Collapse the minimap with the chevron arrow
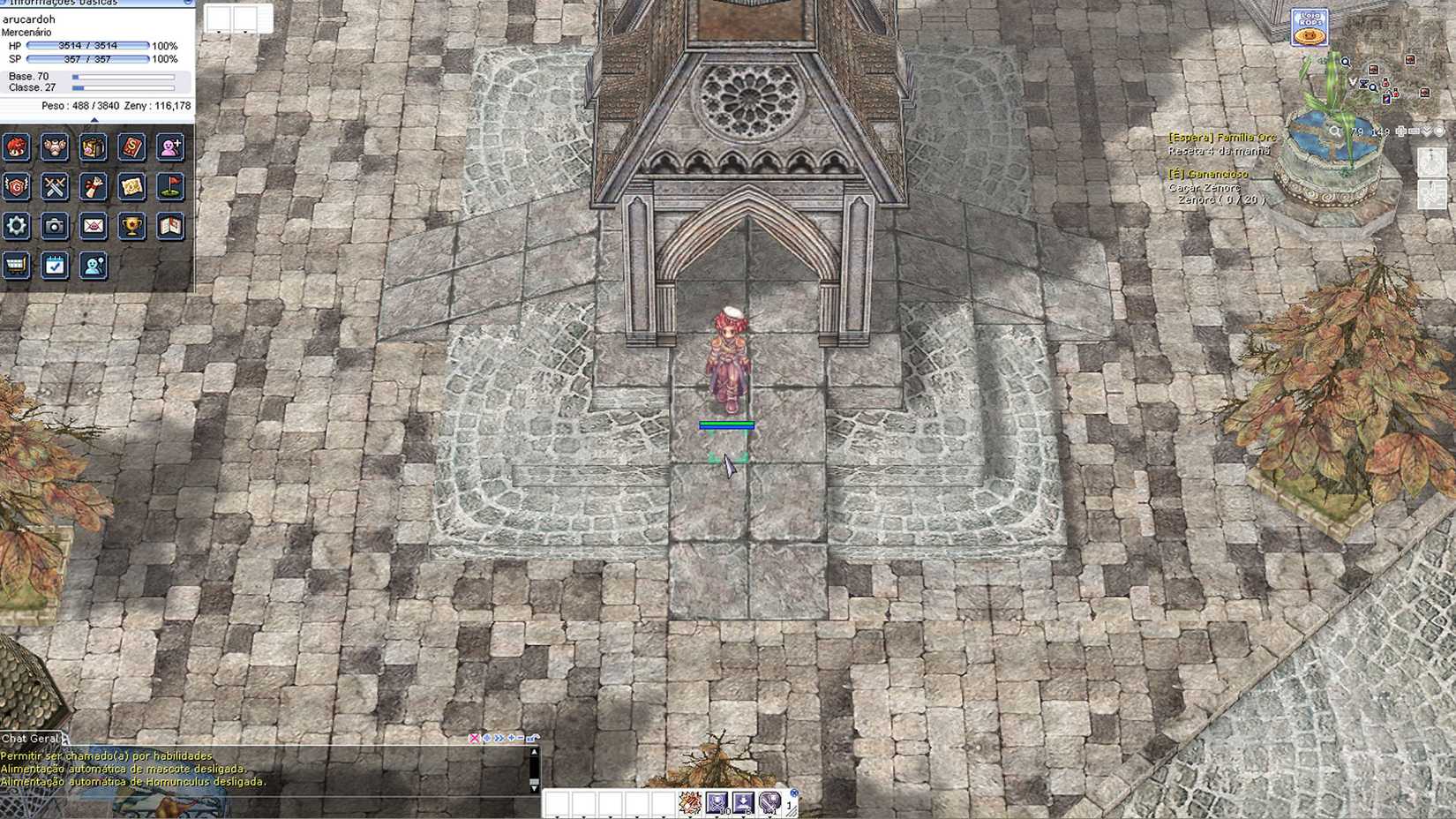 click(1426, 131)
